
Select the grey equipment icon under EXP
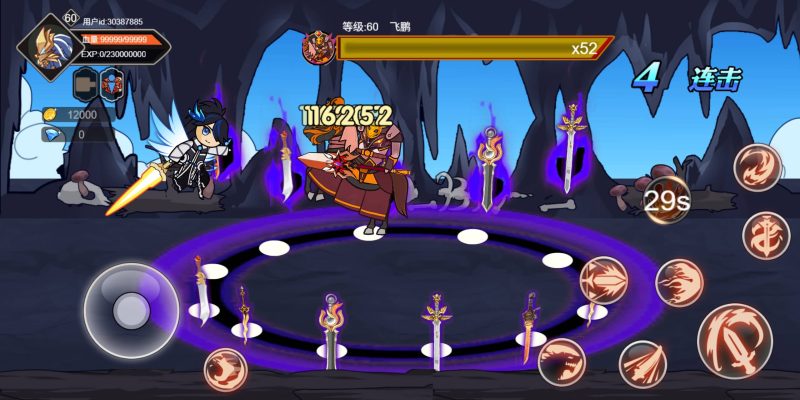[x=84, y=82]
